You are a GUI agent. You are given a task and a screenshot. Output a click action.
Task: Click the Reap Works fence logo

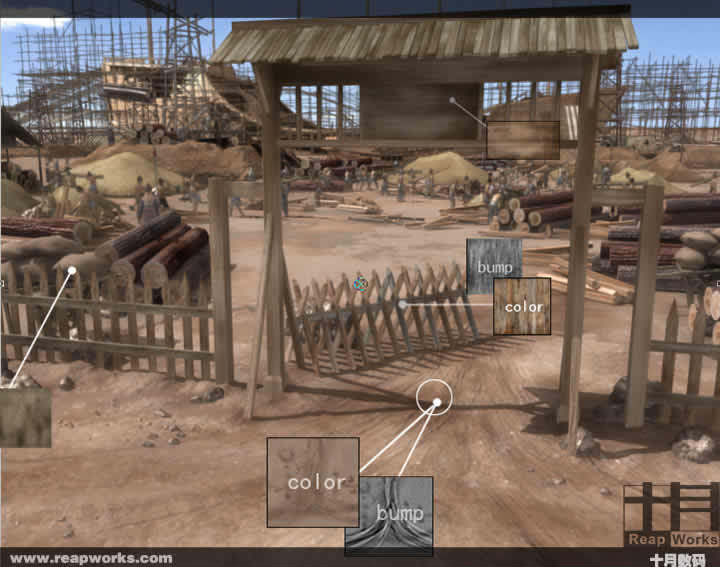click(x=670, y=513)
